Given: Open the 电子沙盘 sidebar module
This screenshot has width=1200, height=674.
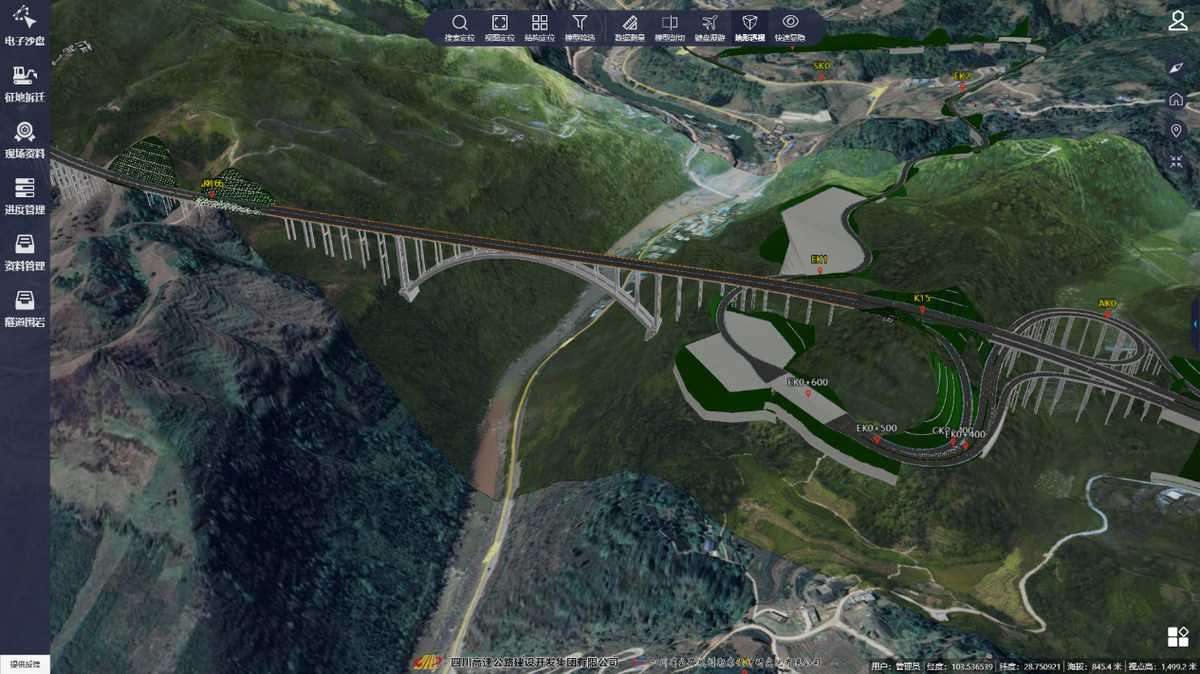Looking at the screenshot, I should point(24,27).
